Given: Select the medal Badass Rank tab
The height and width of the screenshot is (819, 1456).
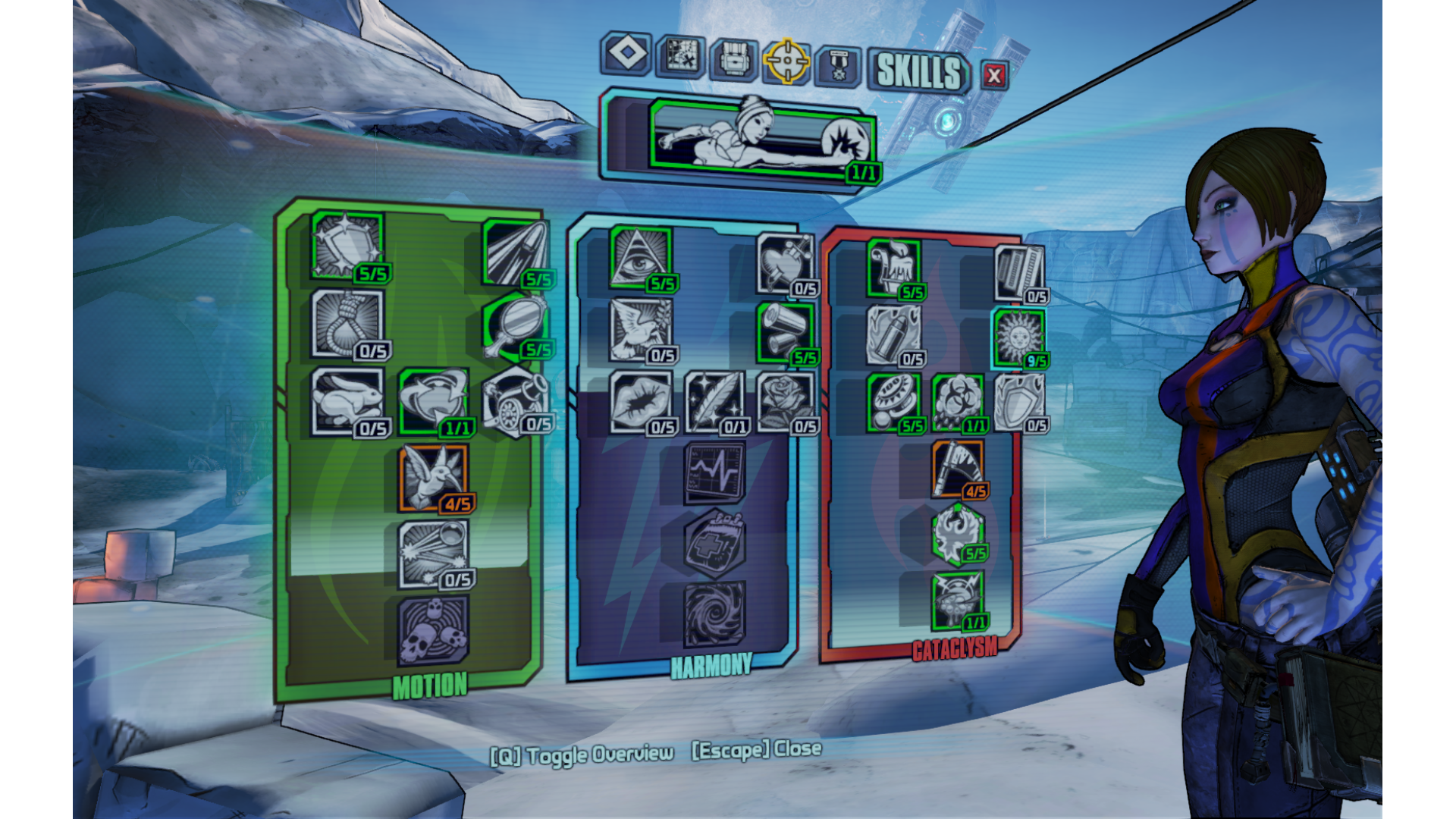Looking at the screenshot, I should [838, 66].
